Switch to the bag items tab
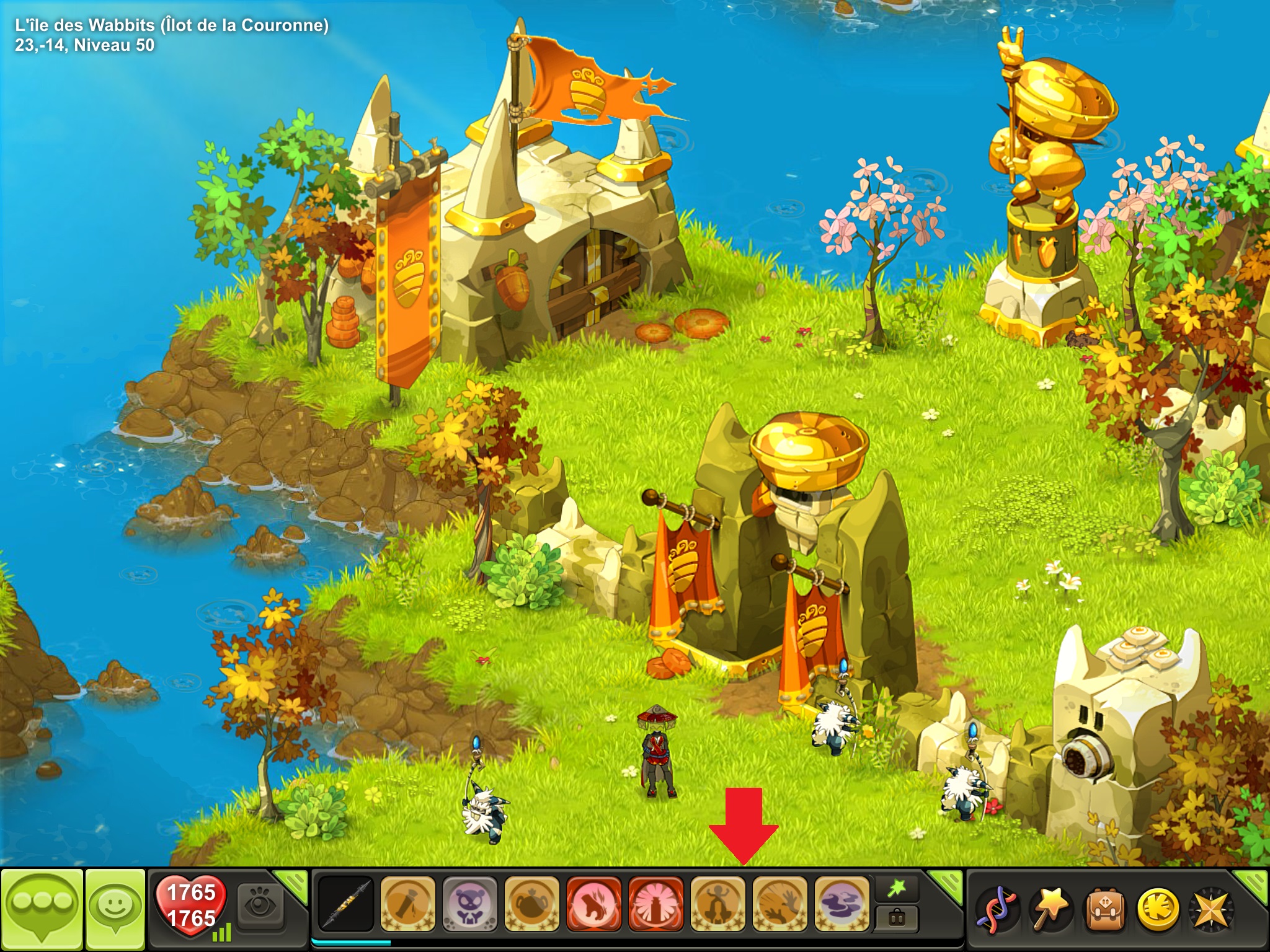Image resolution: width=1270 pixels, height=952 pixels. pos(896,918)
